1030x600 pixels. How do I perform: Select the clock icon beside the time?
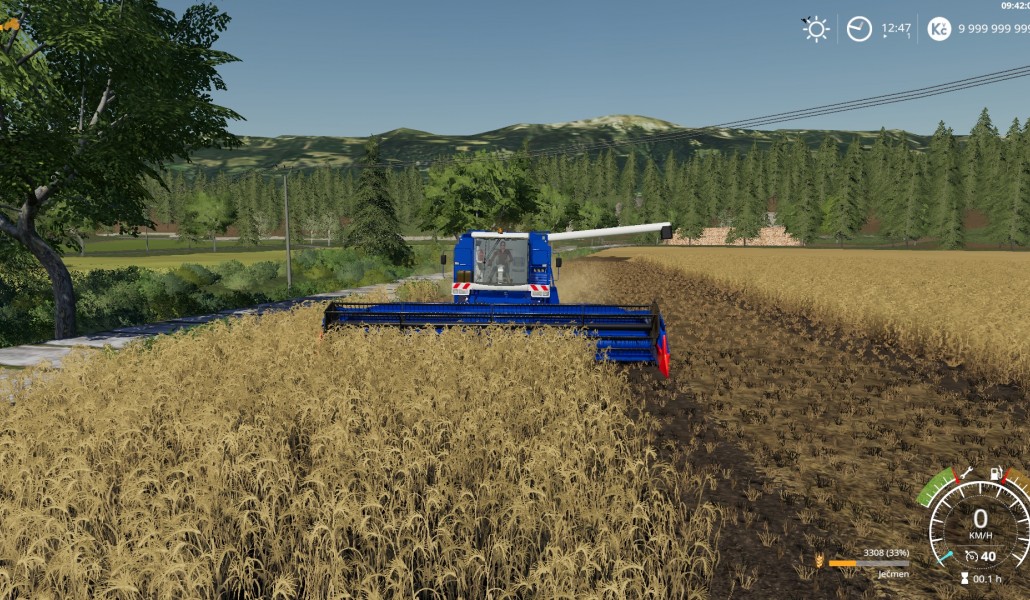859,29
